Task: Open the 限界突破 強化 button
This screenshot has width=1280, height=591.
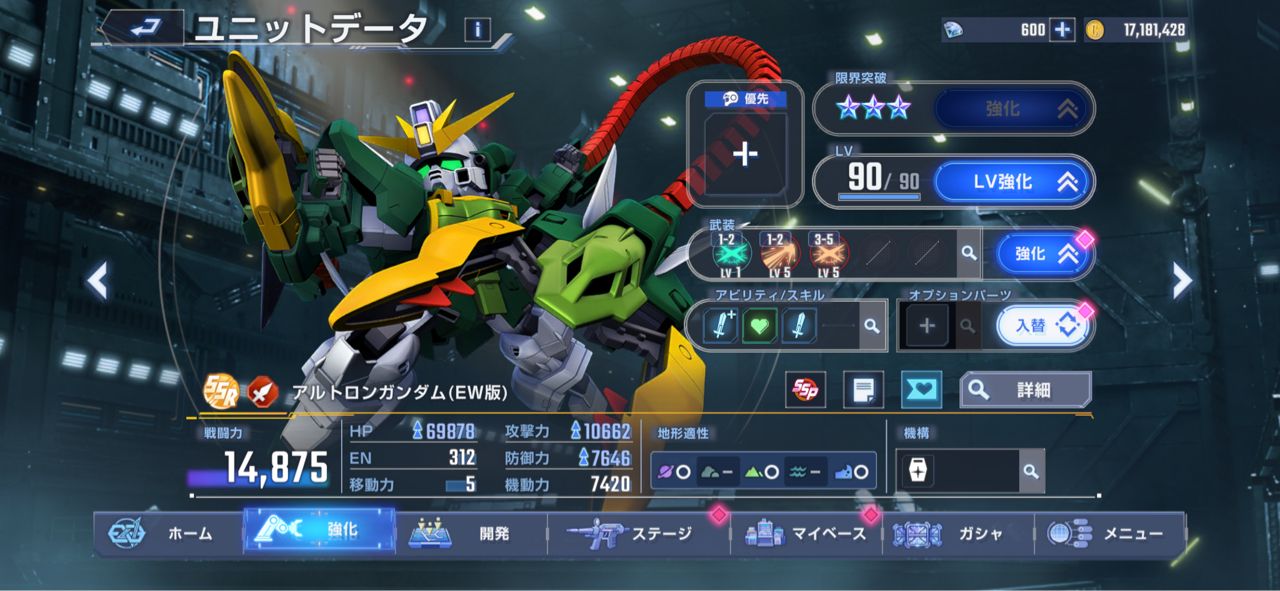Action: (x=1013, y=108)
